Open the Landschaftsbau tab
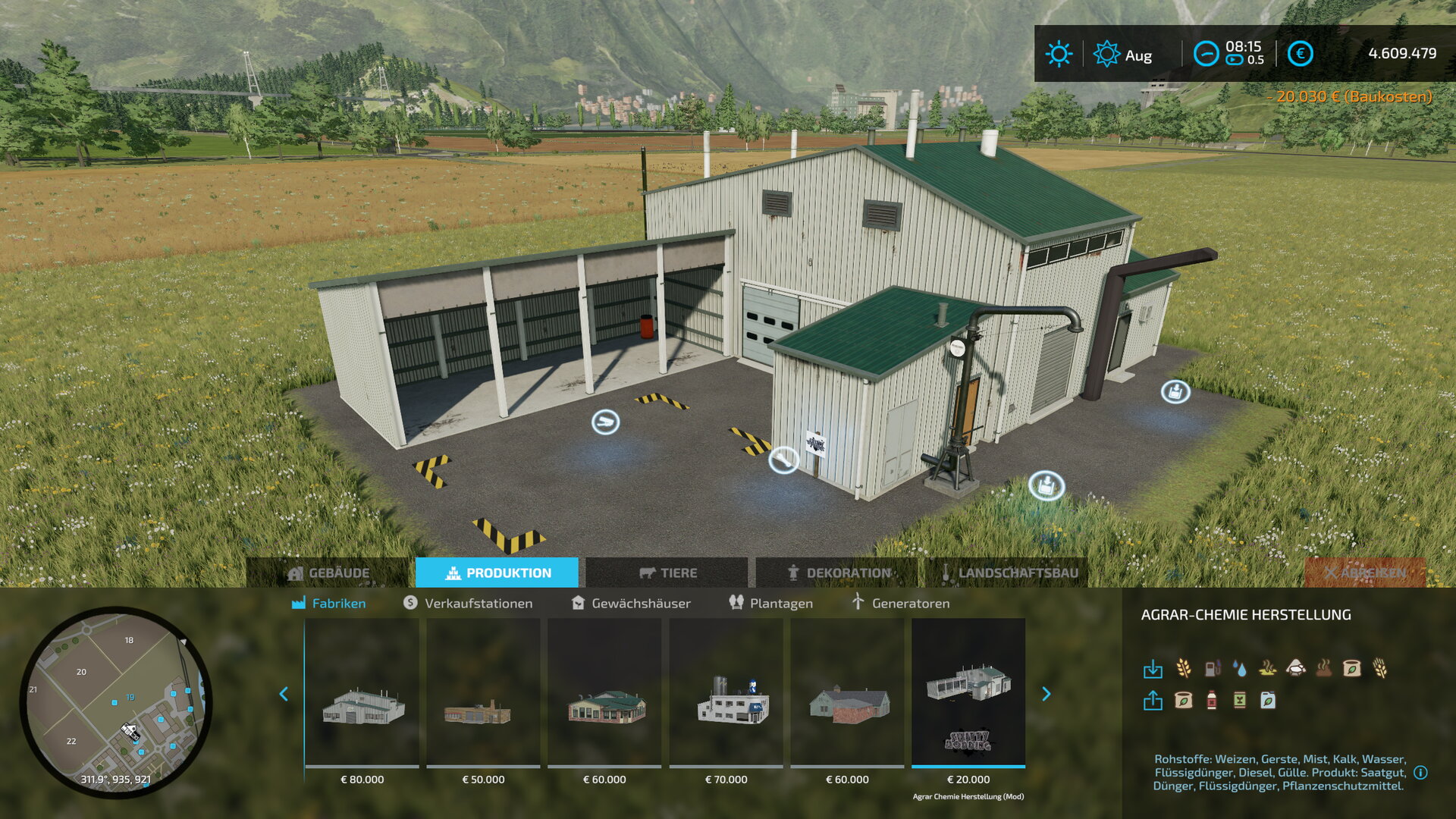The width and height of the screenshot is (1456, 819). click(x=1009, y=573)
